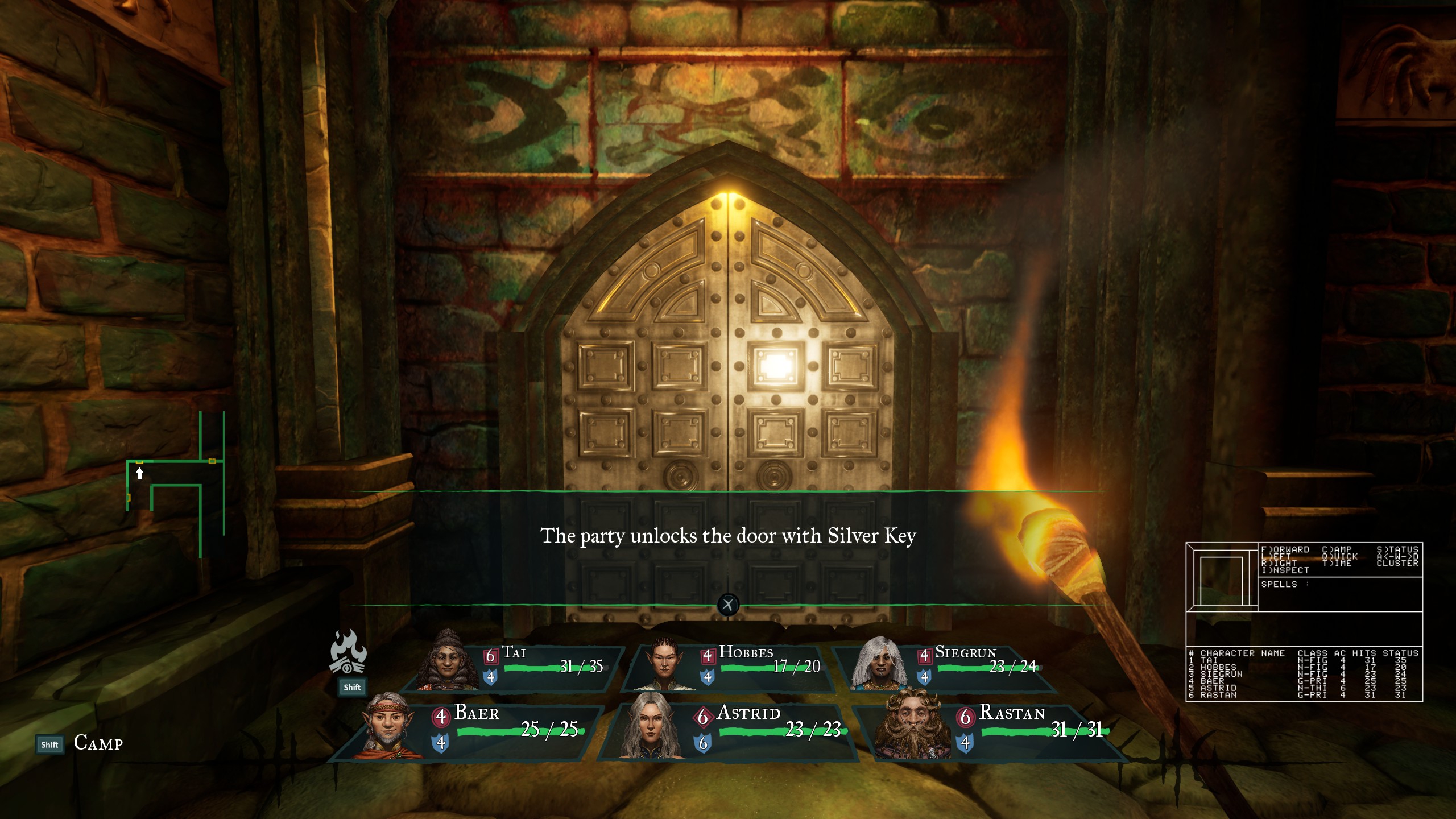The image size is (1456, 819).
Task: Click the classic character roster table
Action: tap(1304, 674)
